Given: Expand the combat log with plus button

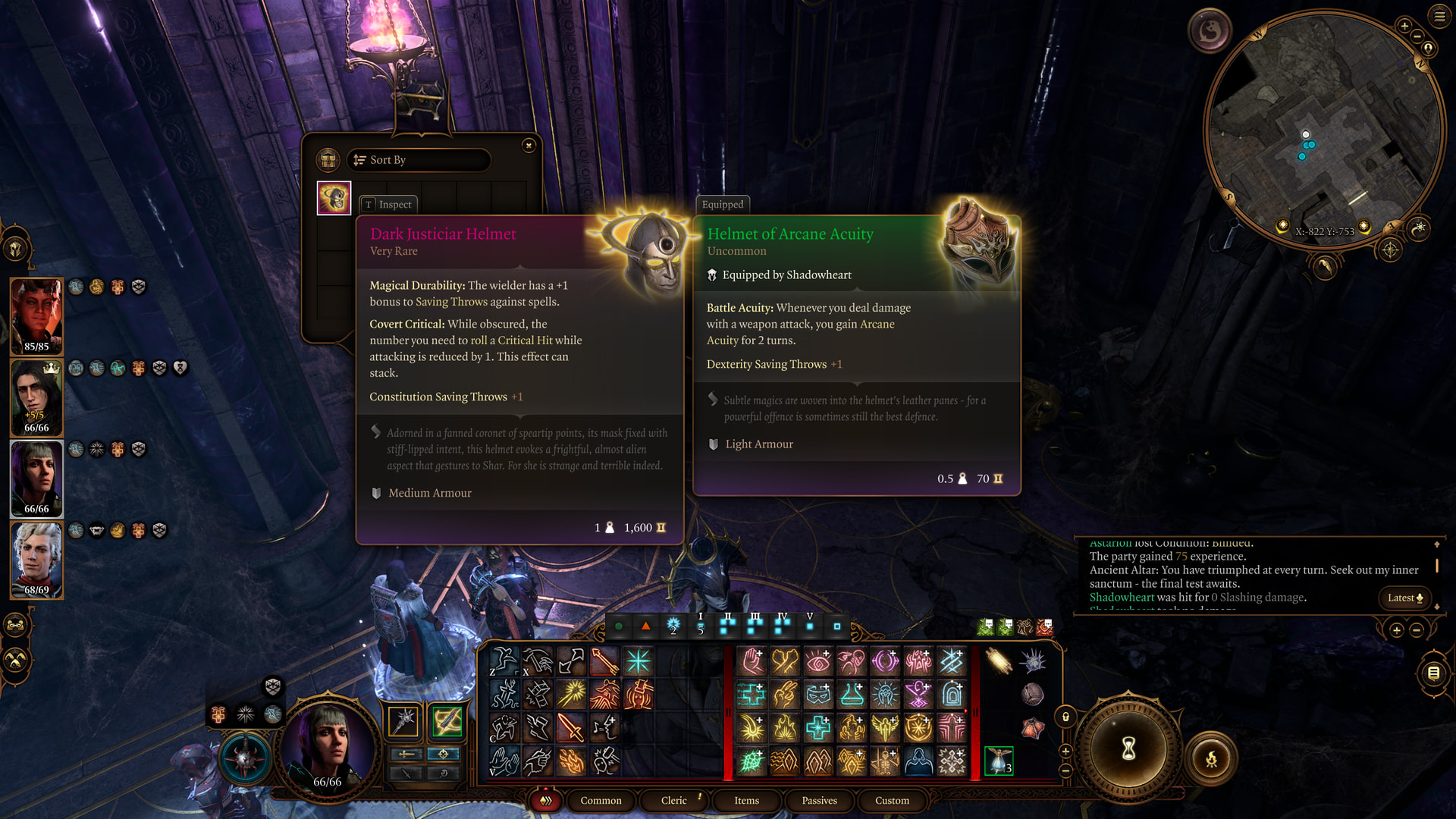Looking at the screenshot, I should click(x=1396, y=630).
